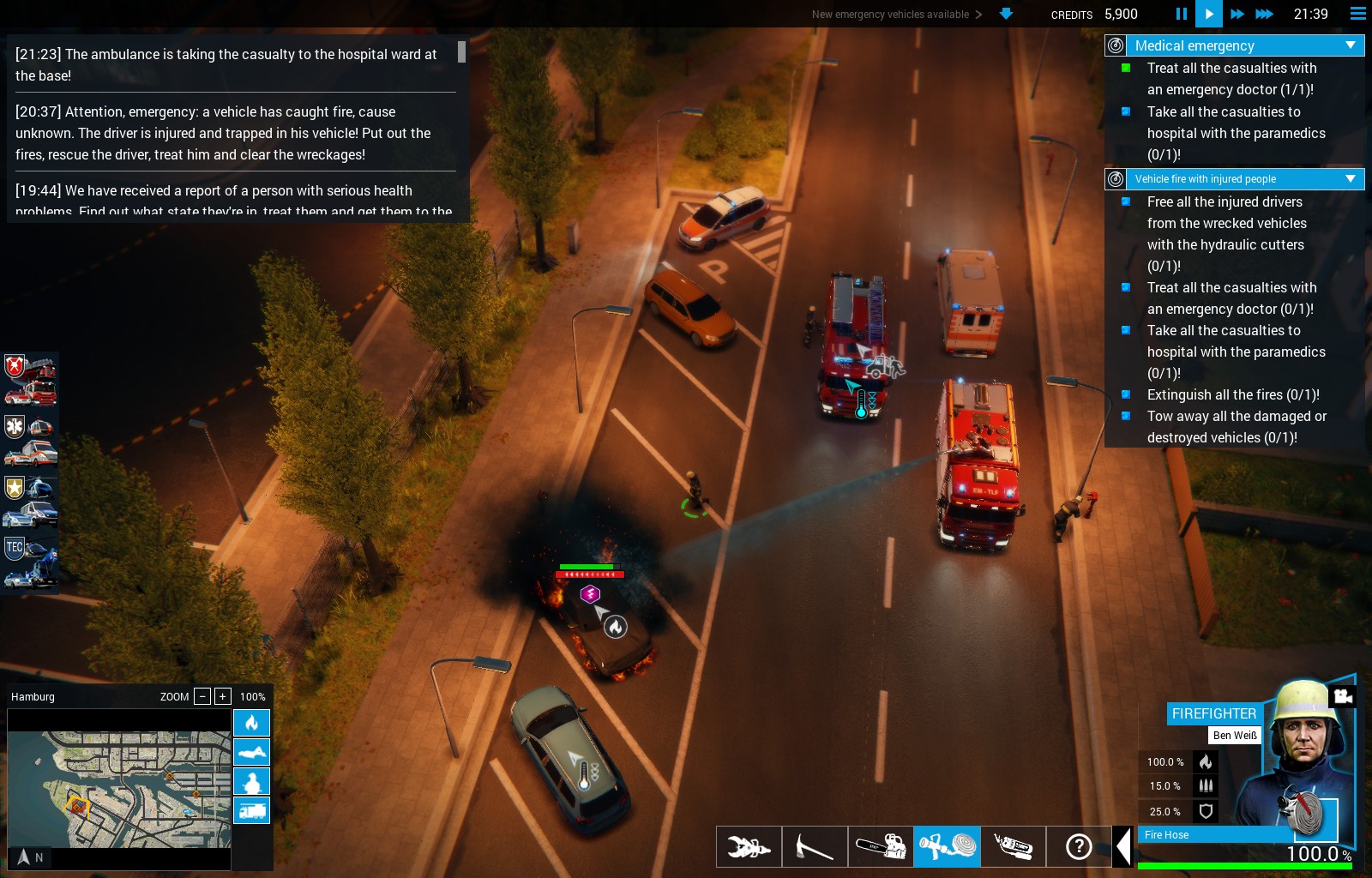1372x878 pixels.
Task: Click the camera icon on firefighter portrait
Action: pos(1343,695)
